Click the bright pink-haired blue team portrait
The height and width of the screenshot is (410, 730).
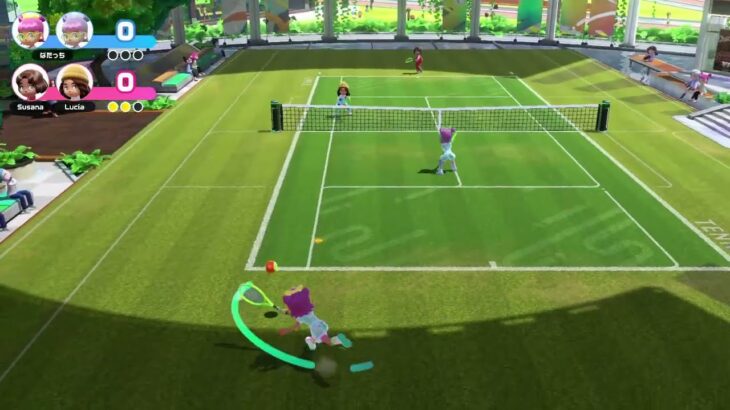[30, 30]
